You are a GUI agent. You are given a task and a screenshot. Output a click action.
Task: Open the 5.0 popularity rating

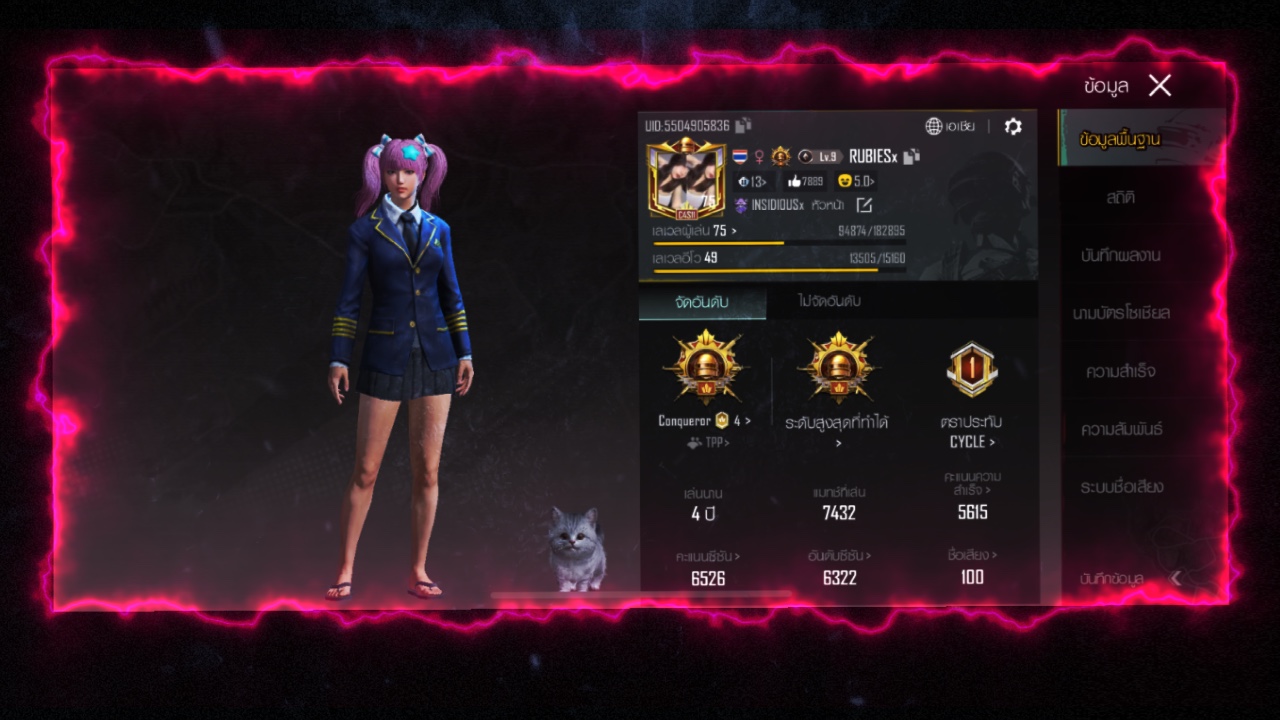pyautogui.click(x=856, y=181)
